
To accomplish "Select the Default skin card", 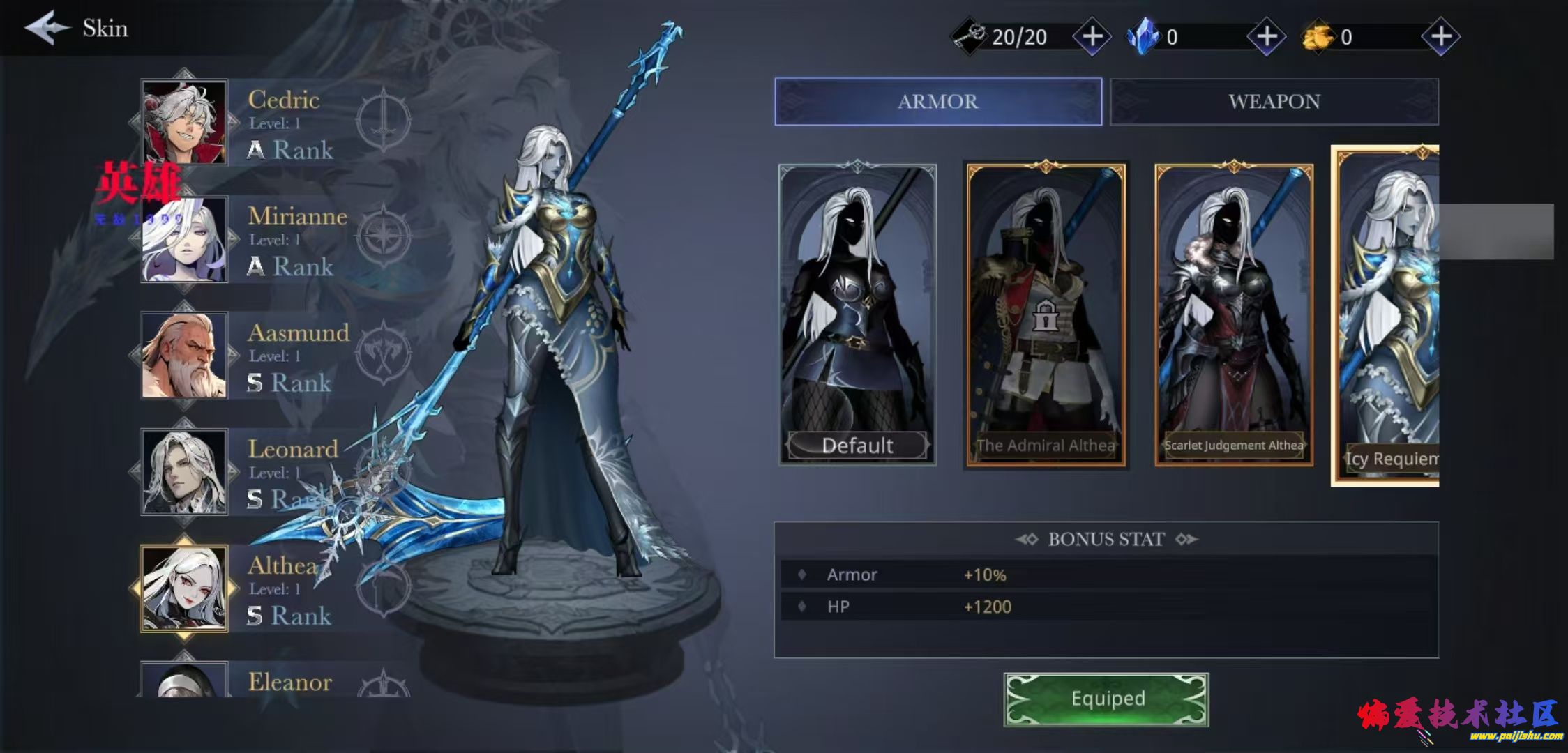I will coord(857,314).
